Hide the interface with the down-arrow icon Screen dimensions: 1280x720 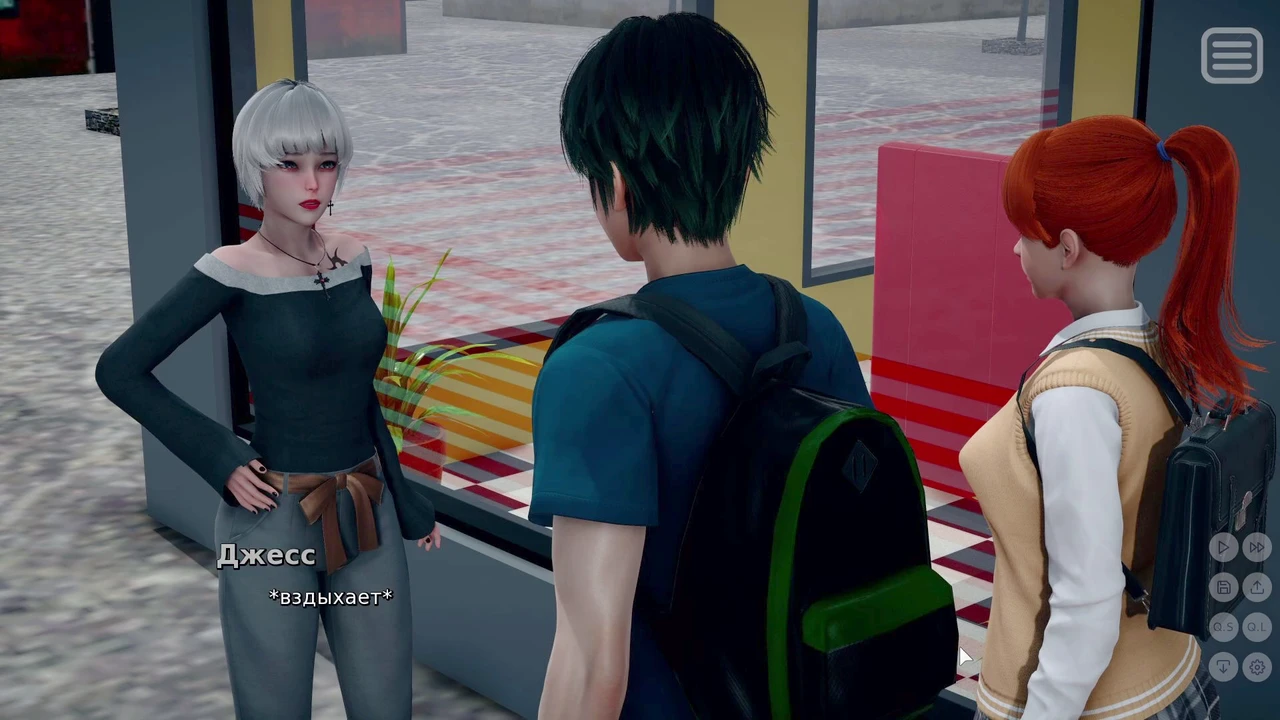(x=1223, y=666)
